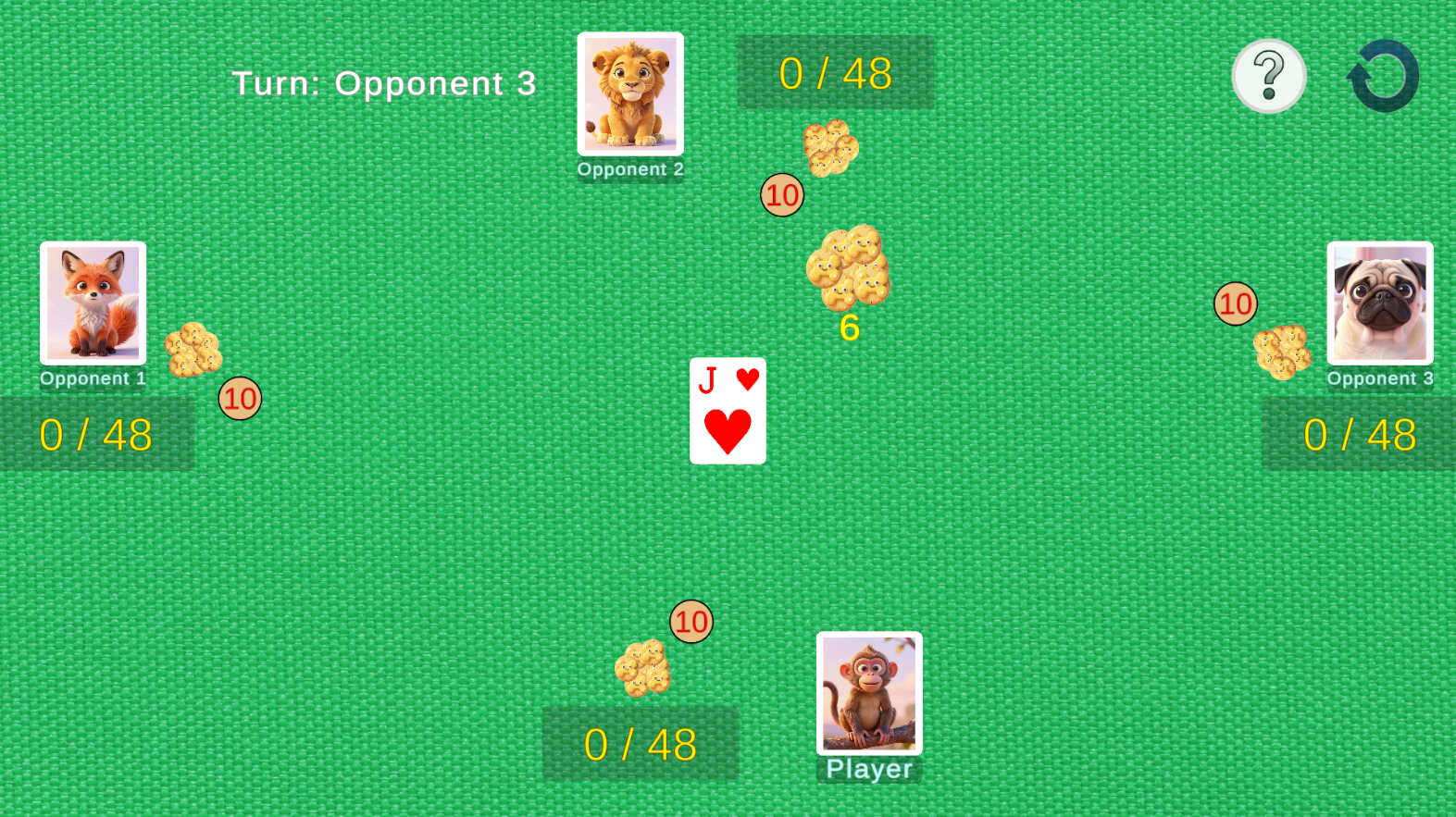
Task: Click Opponent 3's 10 coin chip
Action: (1235, 303)
